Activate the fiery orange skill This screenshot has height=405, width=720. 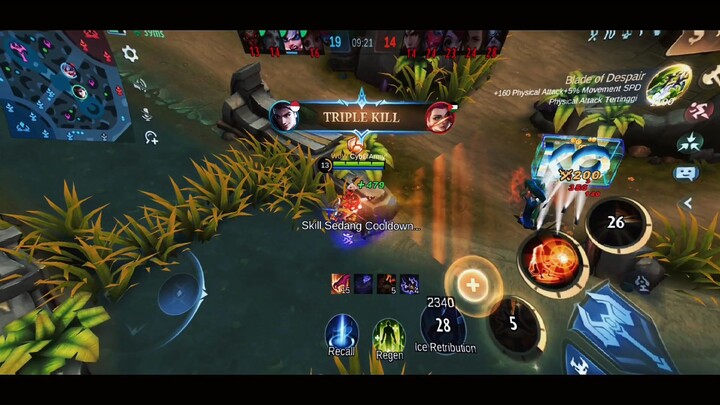(551, 262)
